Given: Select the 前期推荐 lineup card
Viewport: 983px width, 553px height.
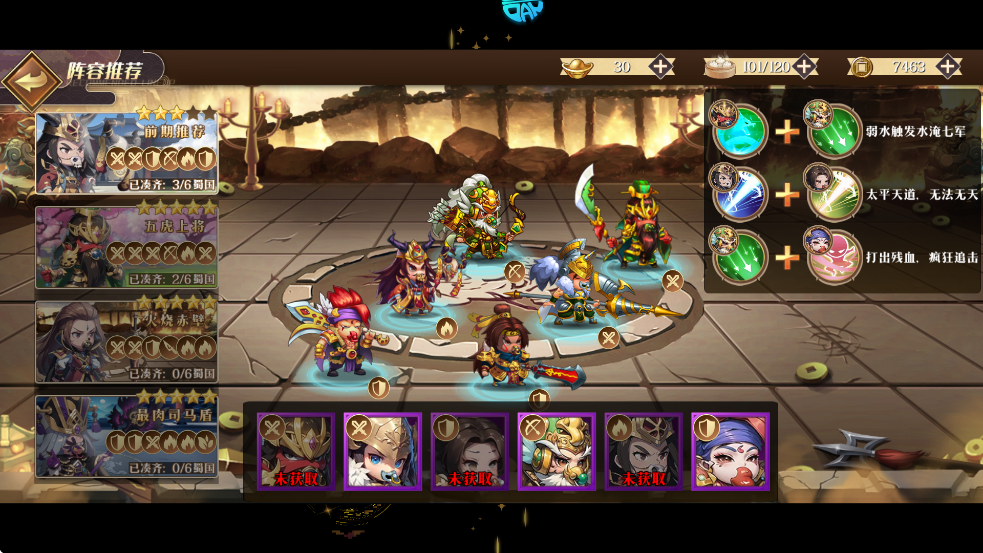Looking at the screenshot, I should pyautogui.click(x=127, y=152).
